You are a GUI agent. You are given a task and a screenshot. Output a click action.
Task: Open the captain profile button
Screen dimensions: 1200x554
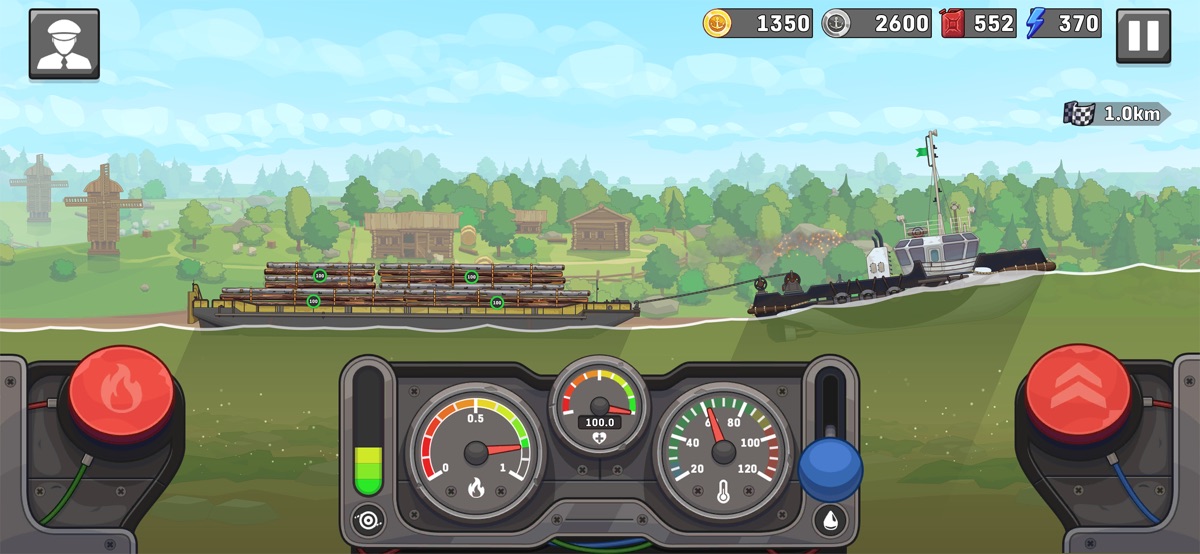click(64, 44)
